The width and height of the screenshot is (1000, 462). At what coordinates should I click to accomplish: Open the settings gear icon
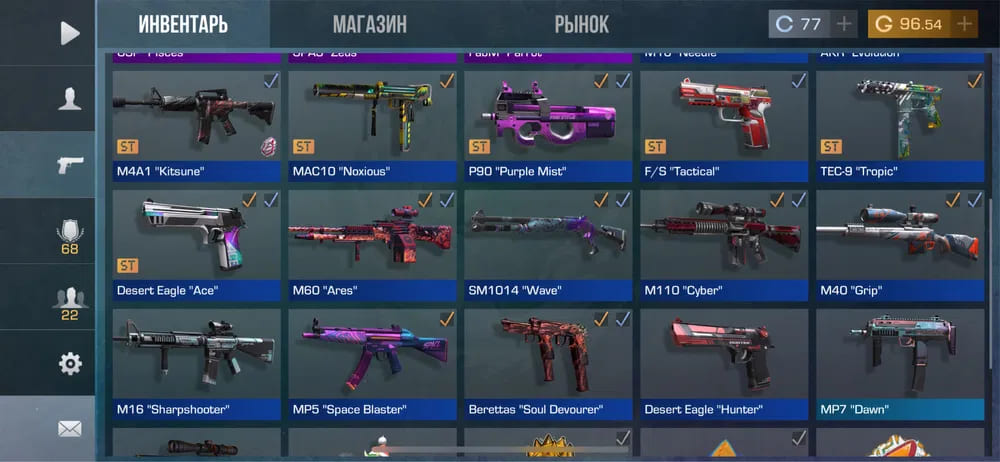coord(69,363)
